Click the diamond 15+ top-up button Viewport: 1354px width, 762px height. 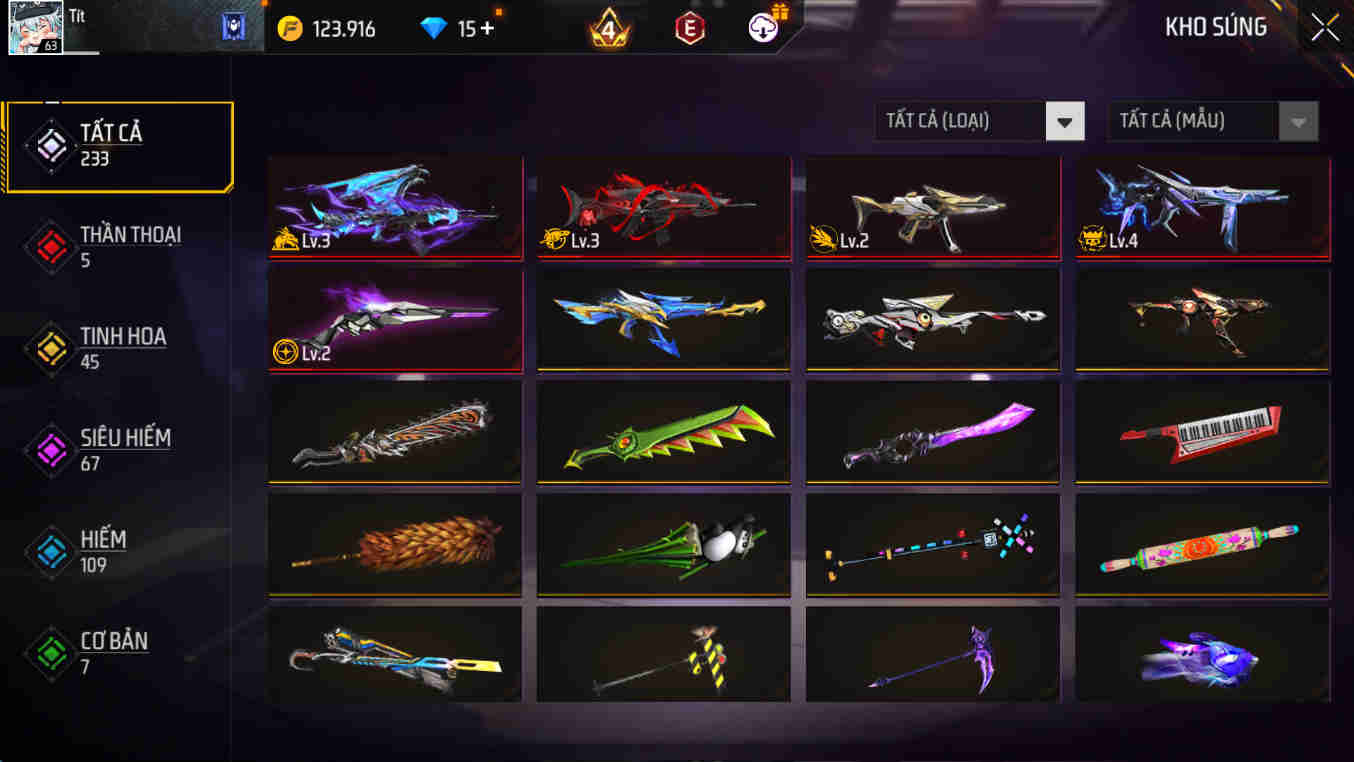(x=462, y=29)
